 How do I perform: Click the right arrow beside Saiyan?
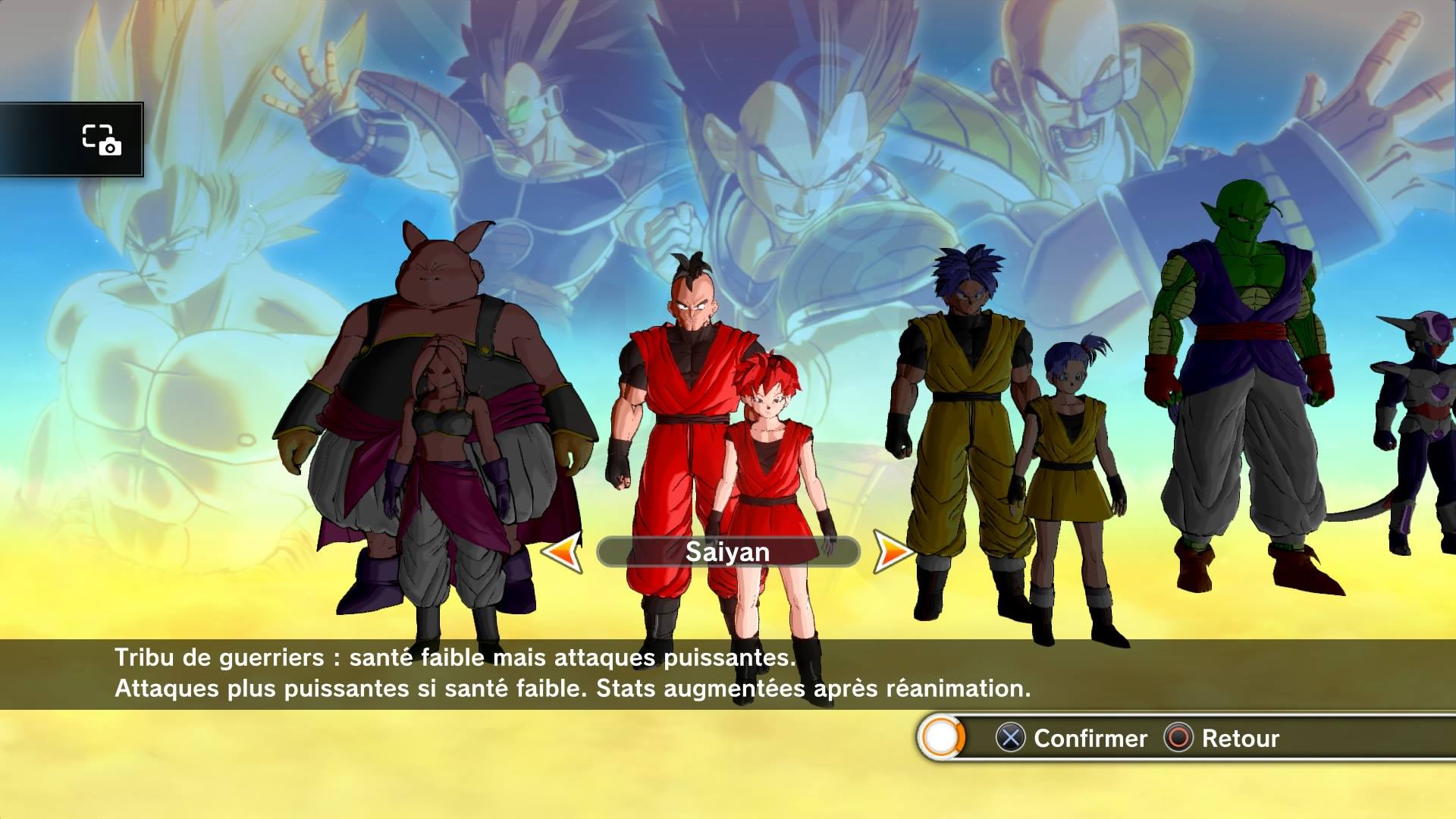tap(893, 551)
